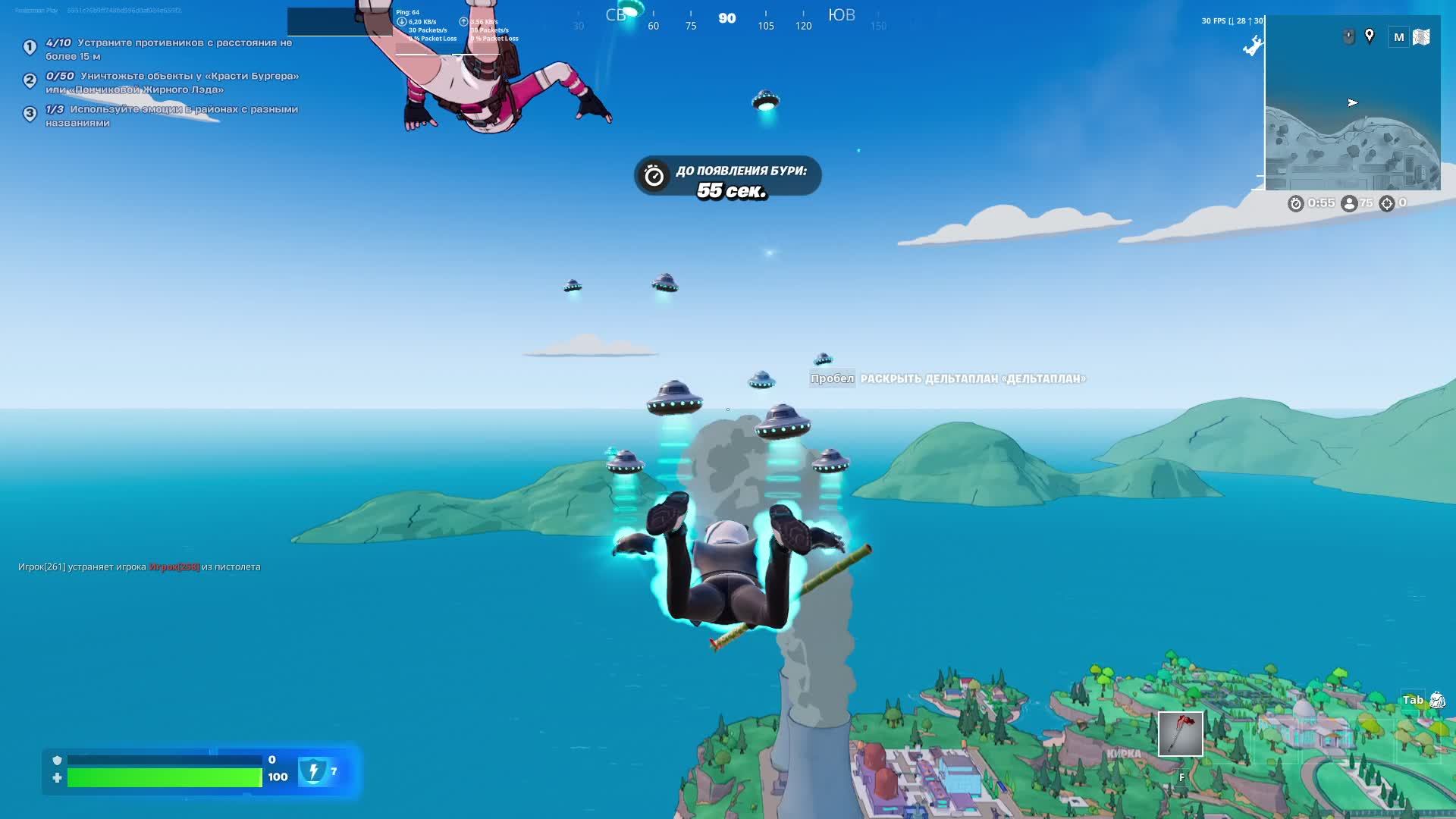This screenshot has height=819, width=1456.
Task: Click the lightning shield level badge
Action: [312, 771]
